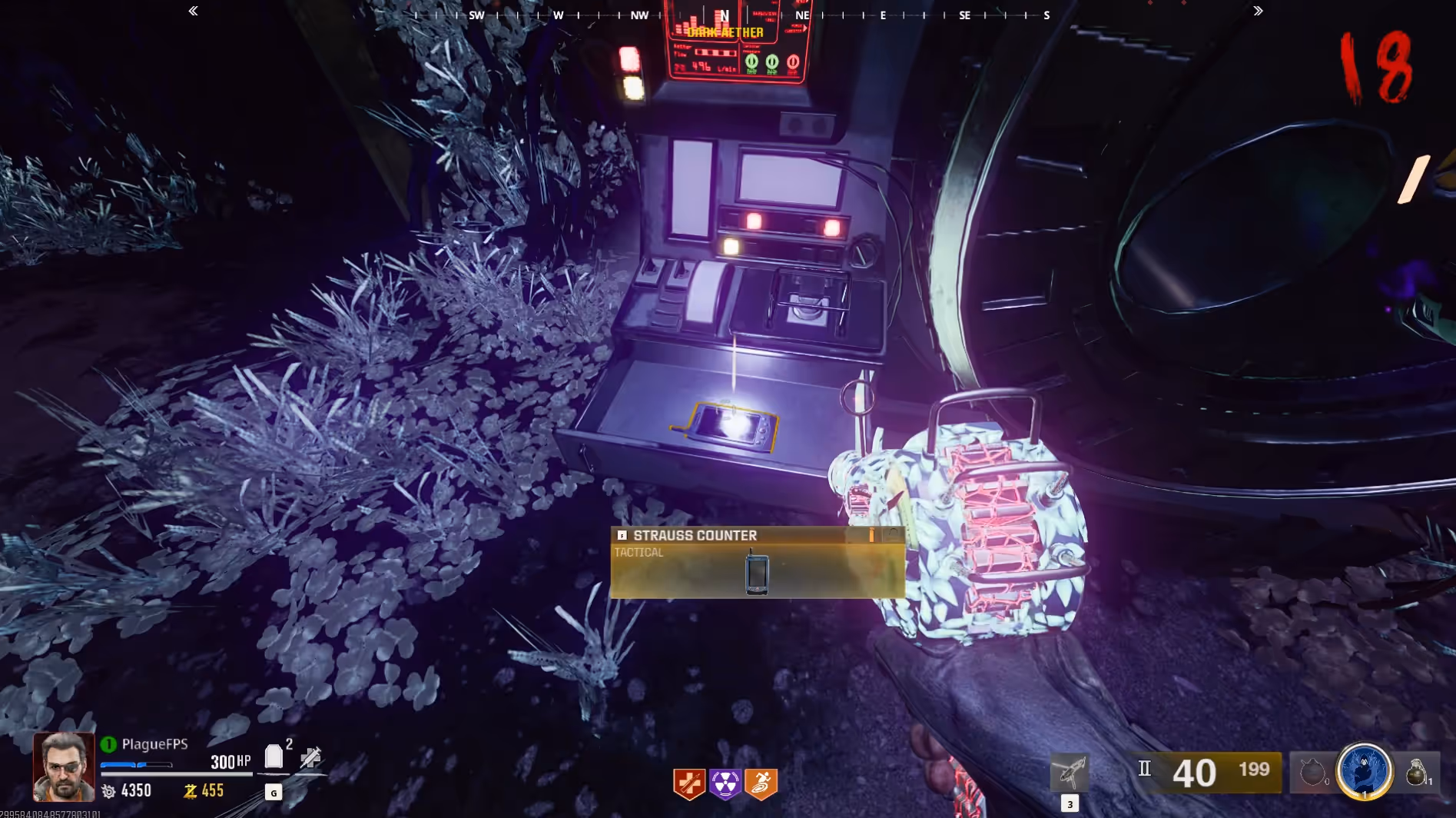Viewport: 1456px width, 818px height.
Task: Activate the scorestreak weapon icon
Action: (1069, 772)
